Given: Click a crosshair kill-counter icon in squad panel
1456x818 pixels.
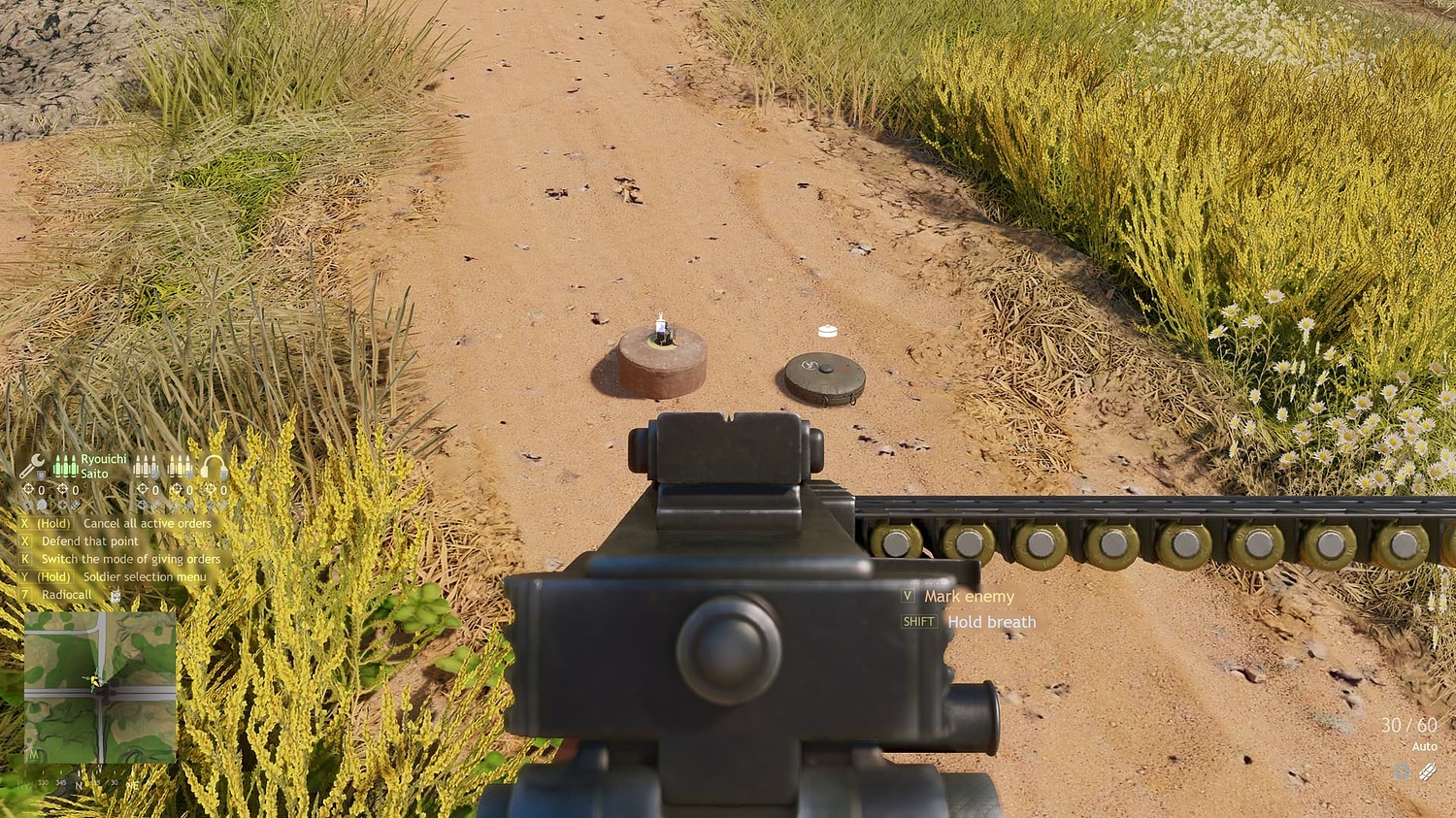Looking at the screenshot, I should click(27, 489).
